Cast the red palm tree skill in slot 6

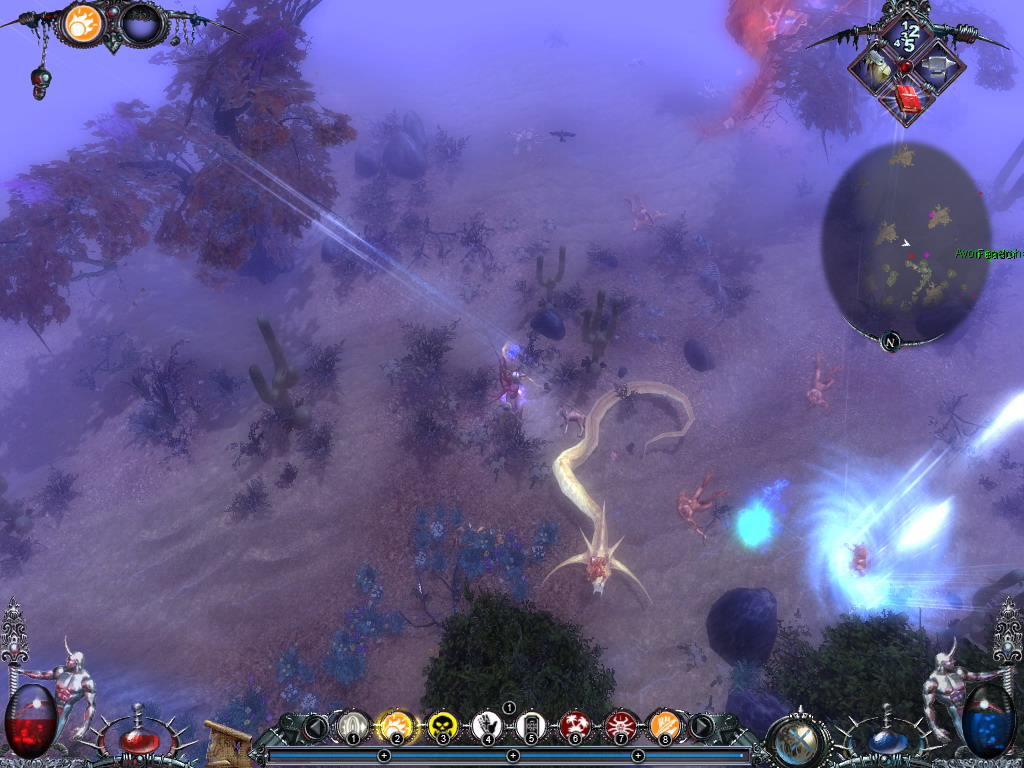(x=575, y=725)
